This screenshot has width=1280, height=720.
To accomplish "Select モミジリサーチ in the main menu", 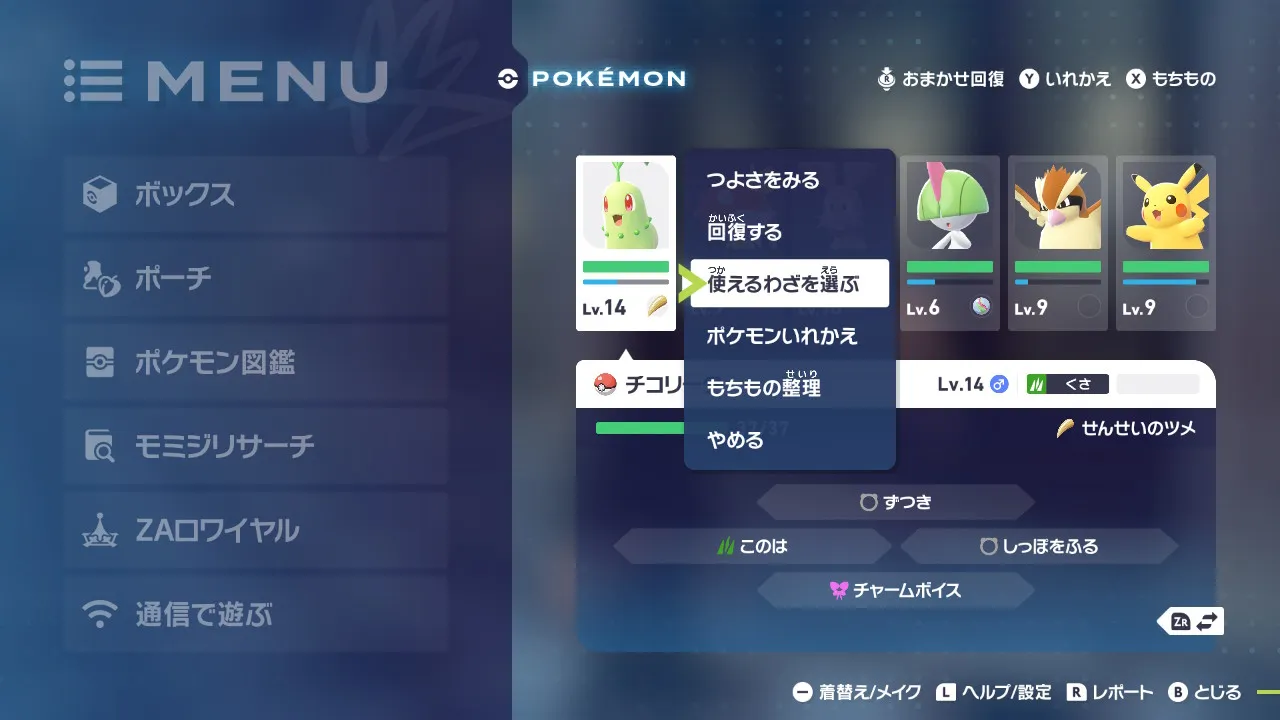I will click(255, 446).
